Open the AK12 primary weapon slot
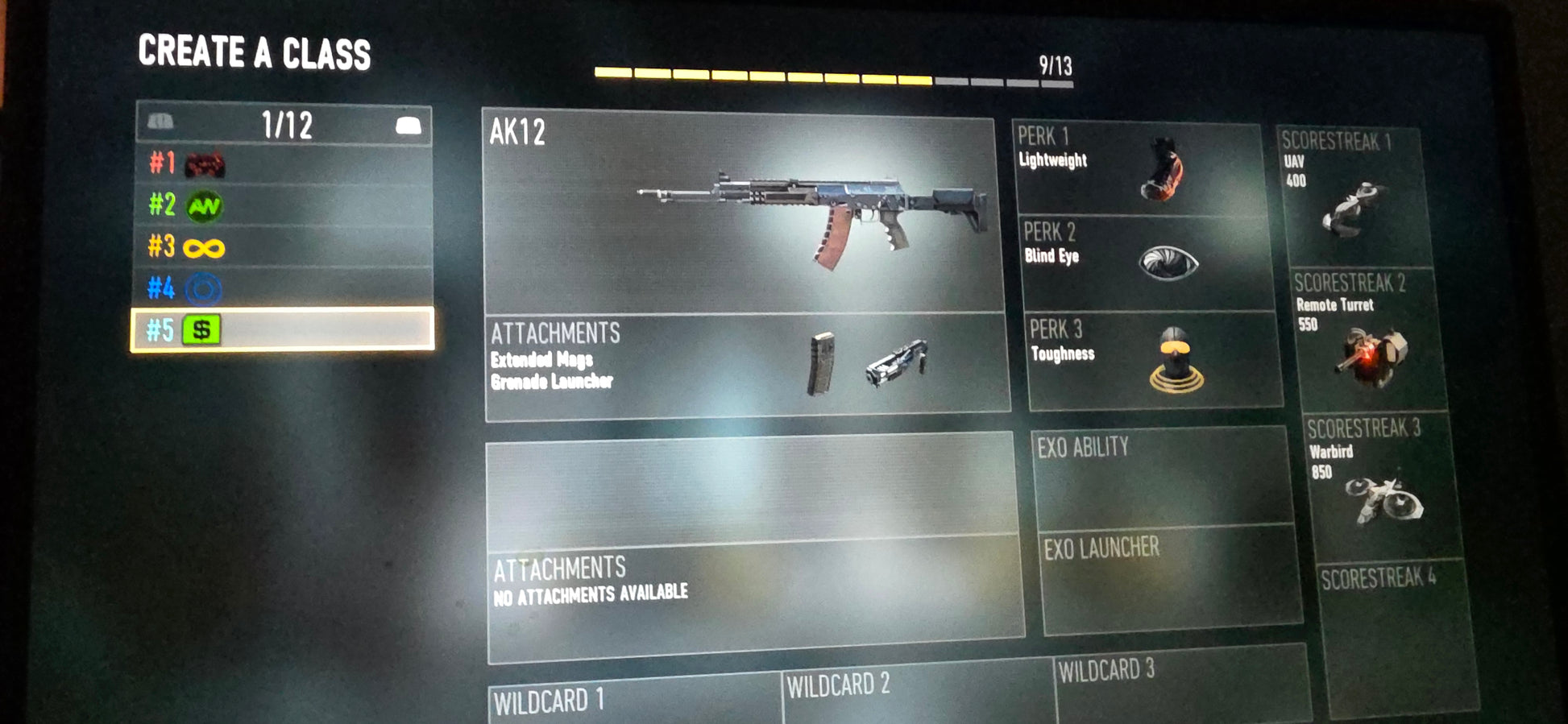This screenshot has height=724, width=1568. [743, 213]
